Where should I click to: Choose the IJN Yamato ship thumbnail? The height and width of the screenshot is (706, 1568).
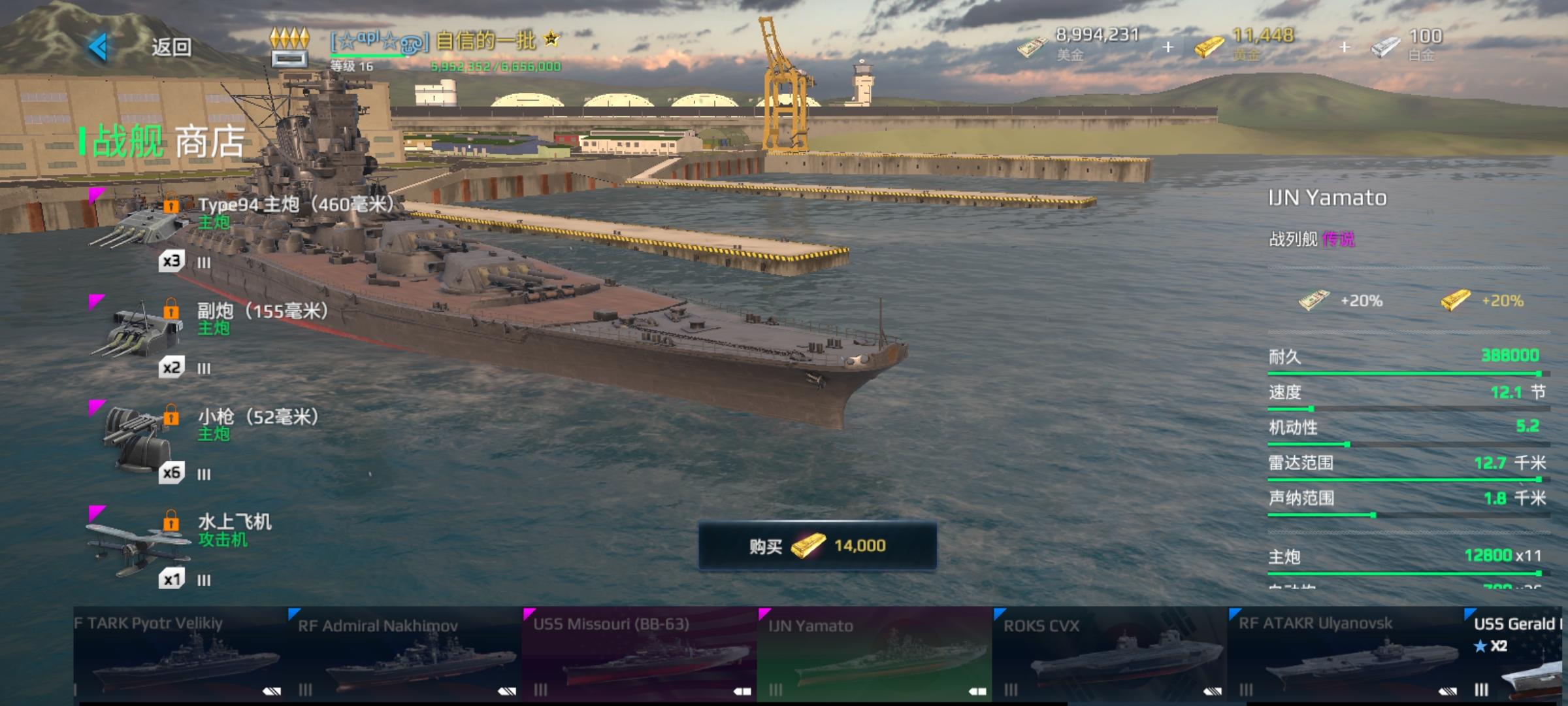click(874, 655)
